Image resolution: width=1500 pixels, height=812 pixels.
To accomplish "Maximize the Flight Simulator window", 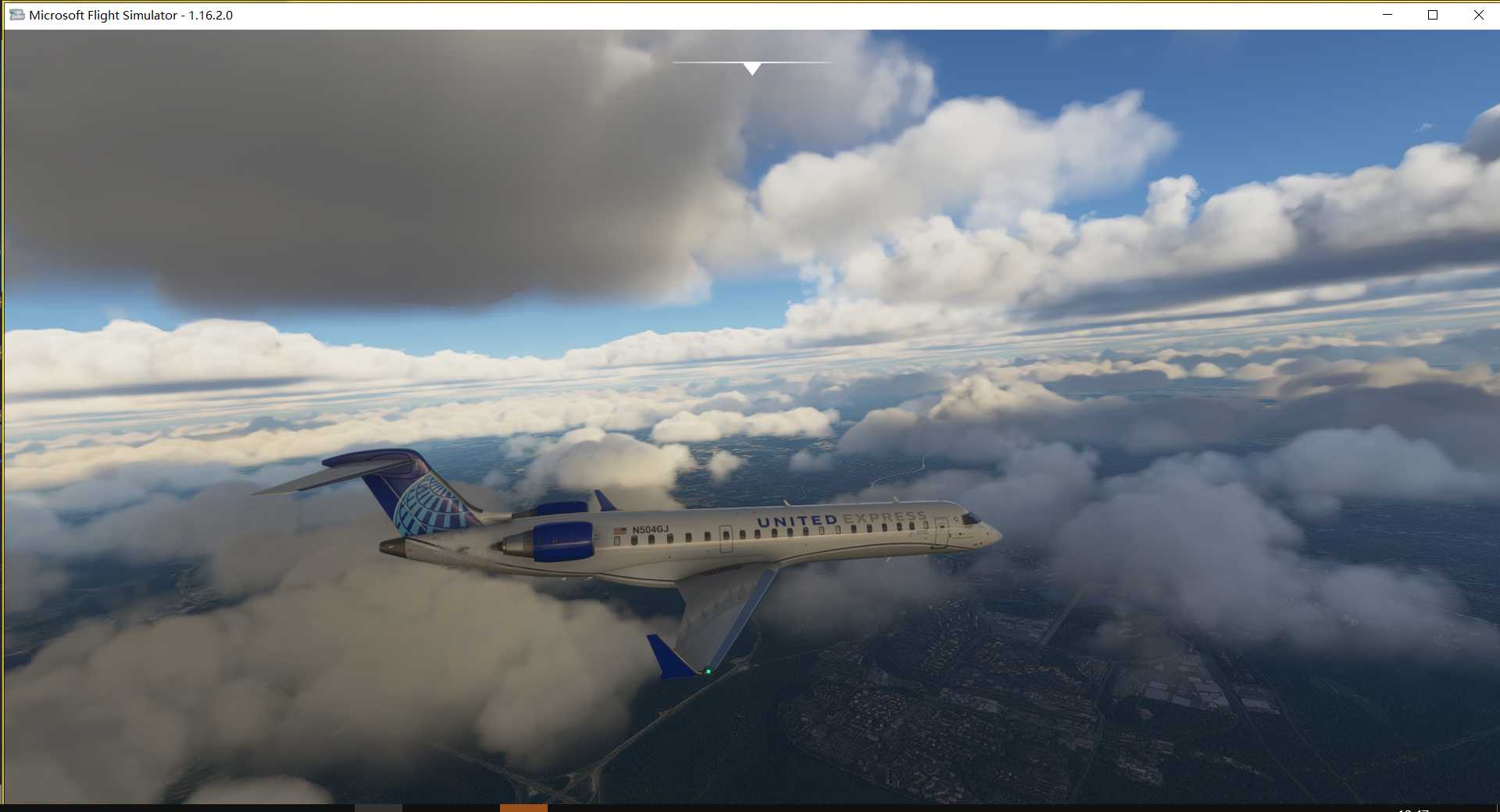I will (1434, 14).
